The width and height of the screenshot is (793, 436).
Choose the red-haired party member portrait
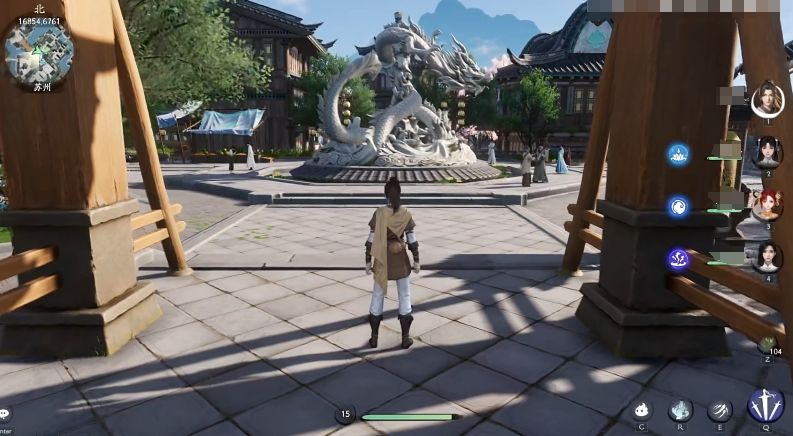point(767,205)
